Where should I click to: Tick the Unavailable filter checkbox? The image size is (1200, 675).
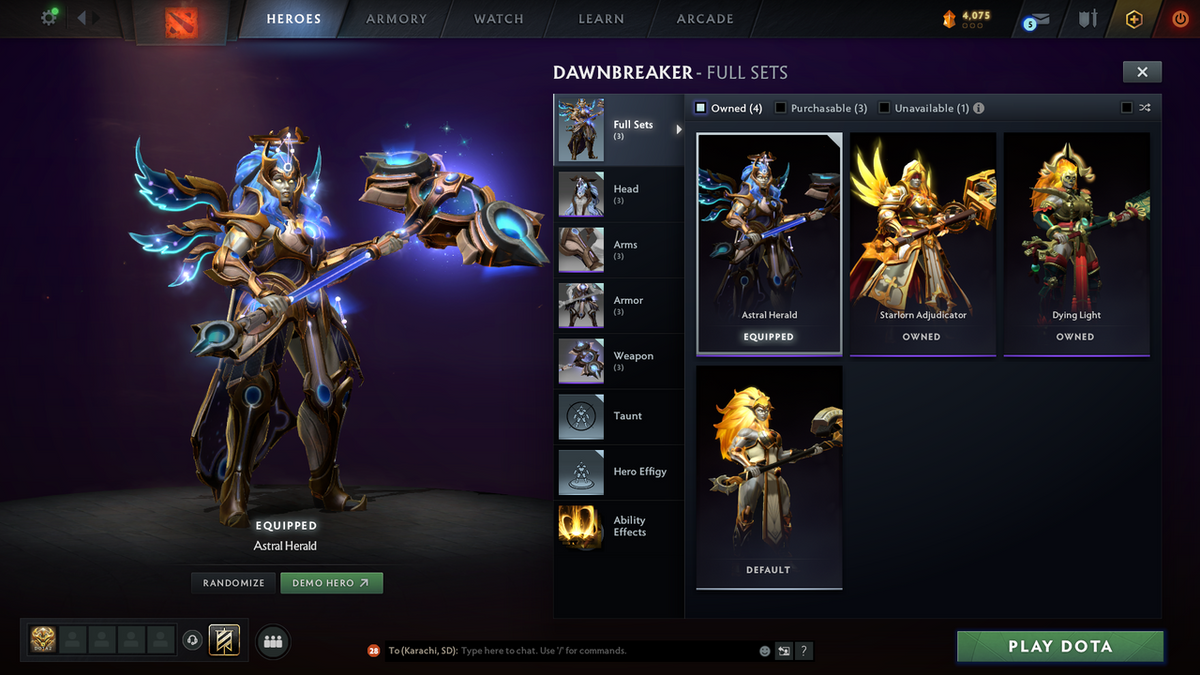[884, 108]
